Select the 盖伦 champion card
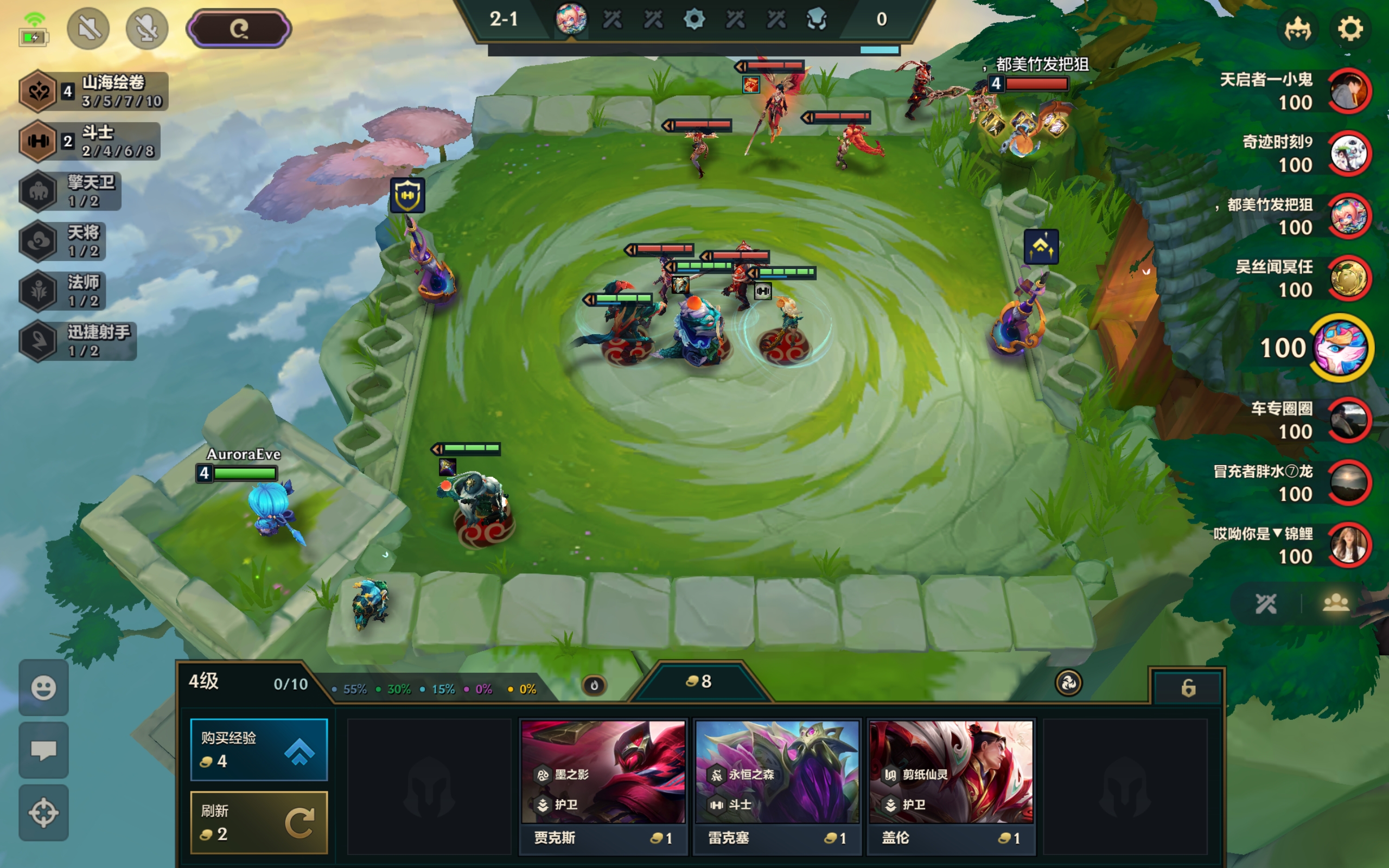 951,787
